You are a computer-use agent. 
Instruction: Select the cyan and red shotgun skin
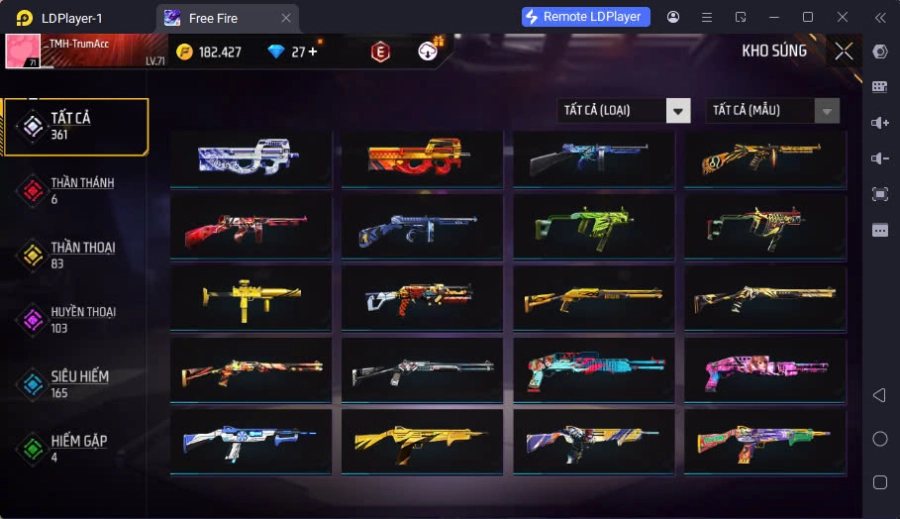(594, 369)
